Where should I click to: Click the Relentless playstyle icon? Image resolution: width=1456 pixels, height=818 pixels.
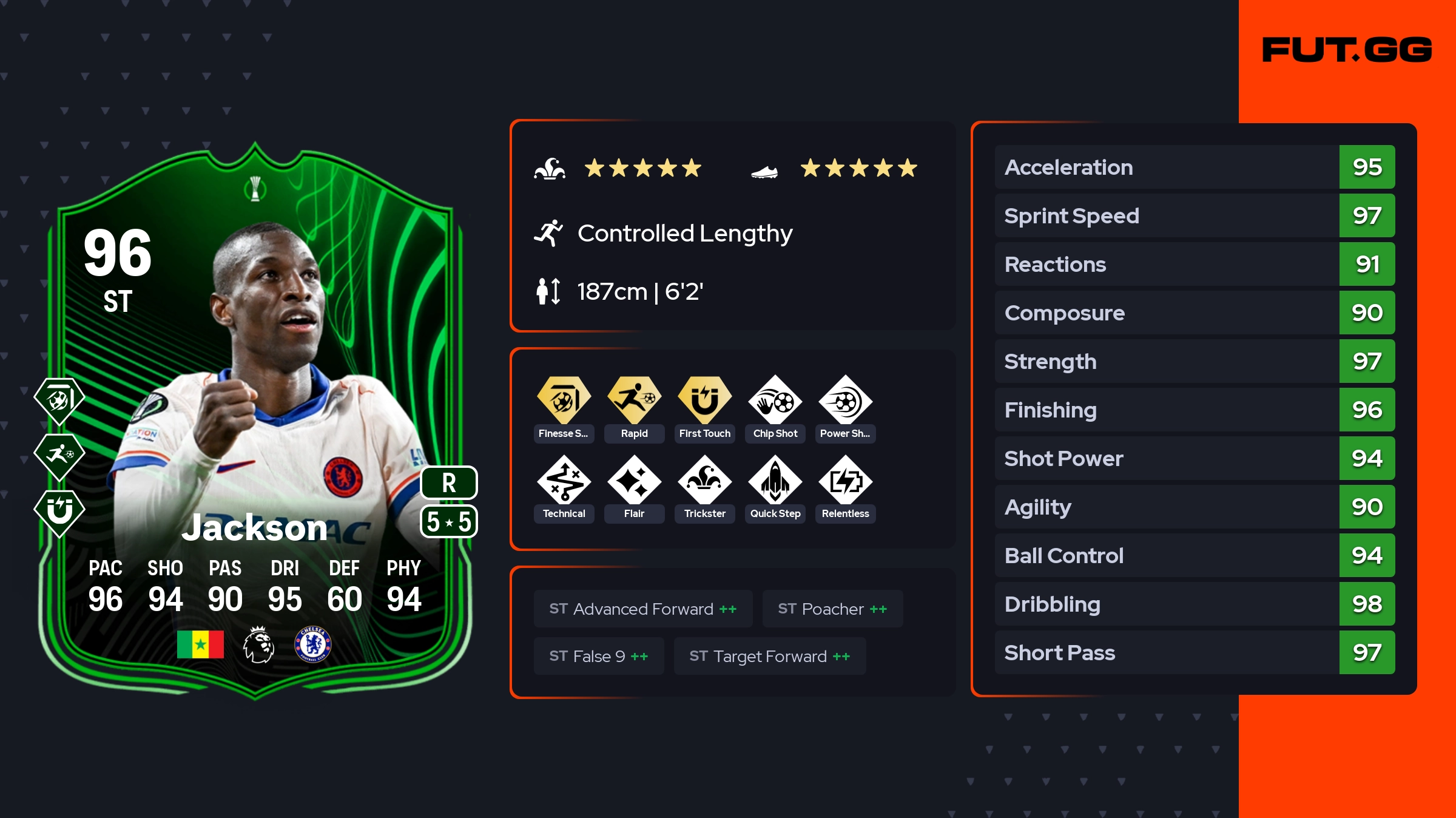click(845, 481)
